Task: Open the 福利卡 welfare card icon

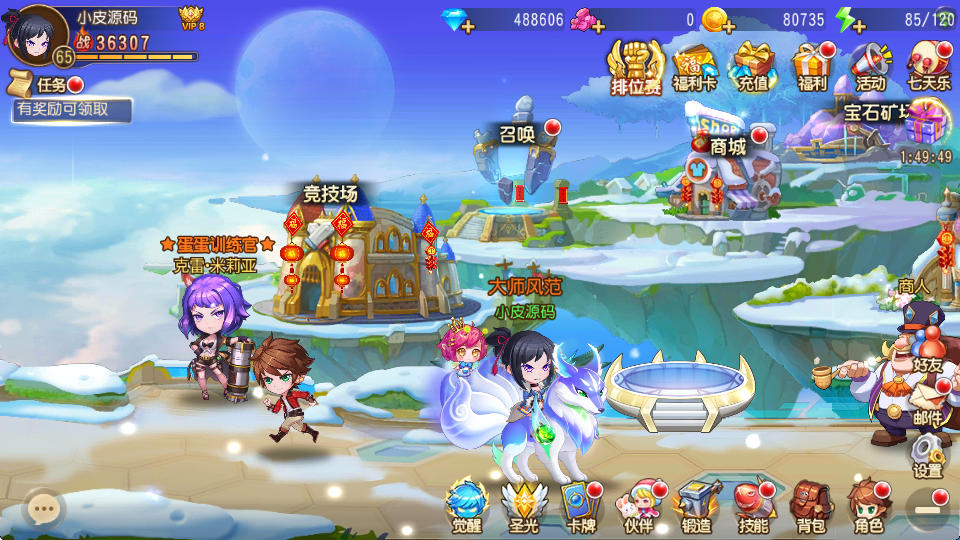Action: tap(695, 67)
